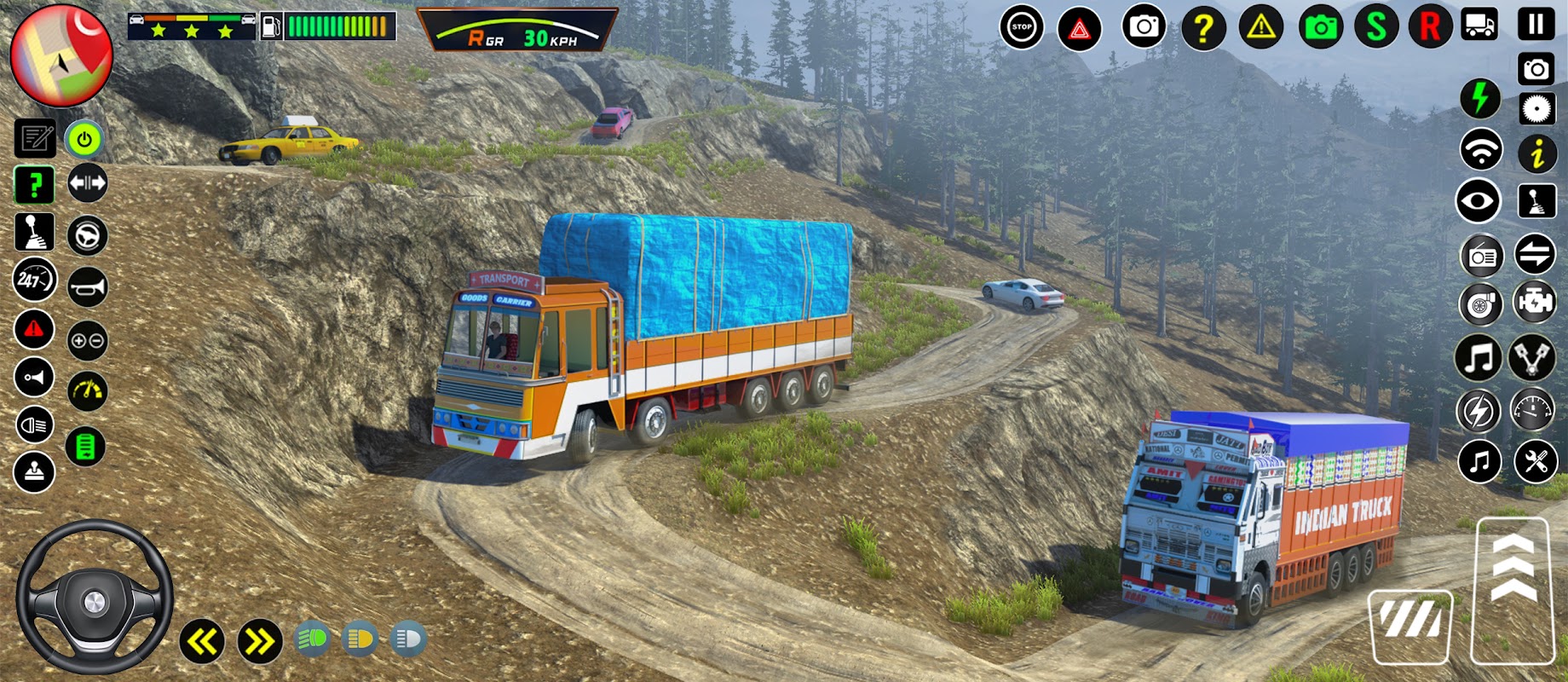Screen dimensions: 1568x682
Task: Turn on the right indicator arrows
Action: [x=259, y=641]
